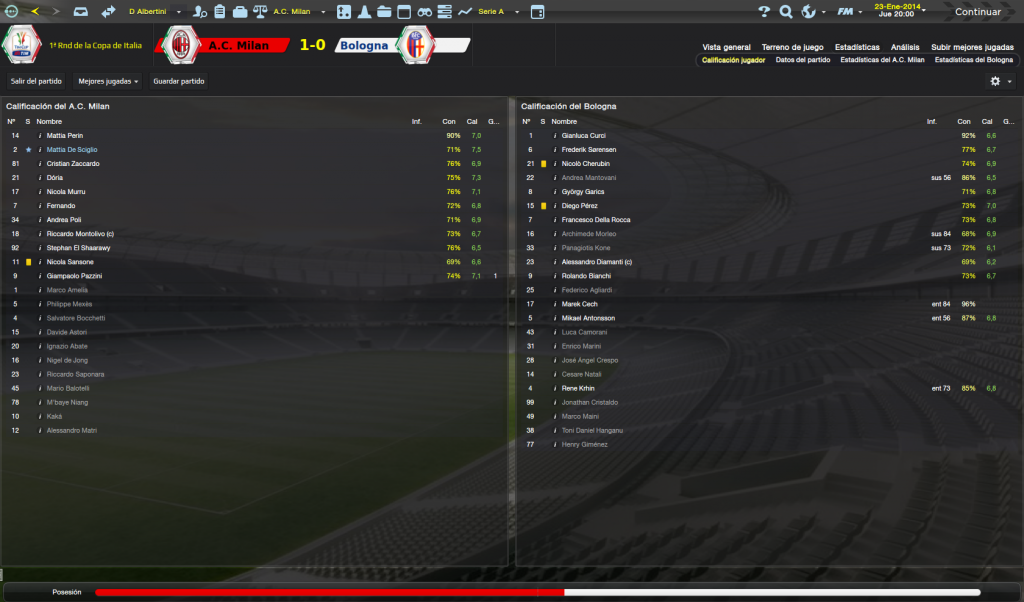
Task: Show the Estadísticas tab
Action: pyautogui.click(x=857, y=47)
